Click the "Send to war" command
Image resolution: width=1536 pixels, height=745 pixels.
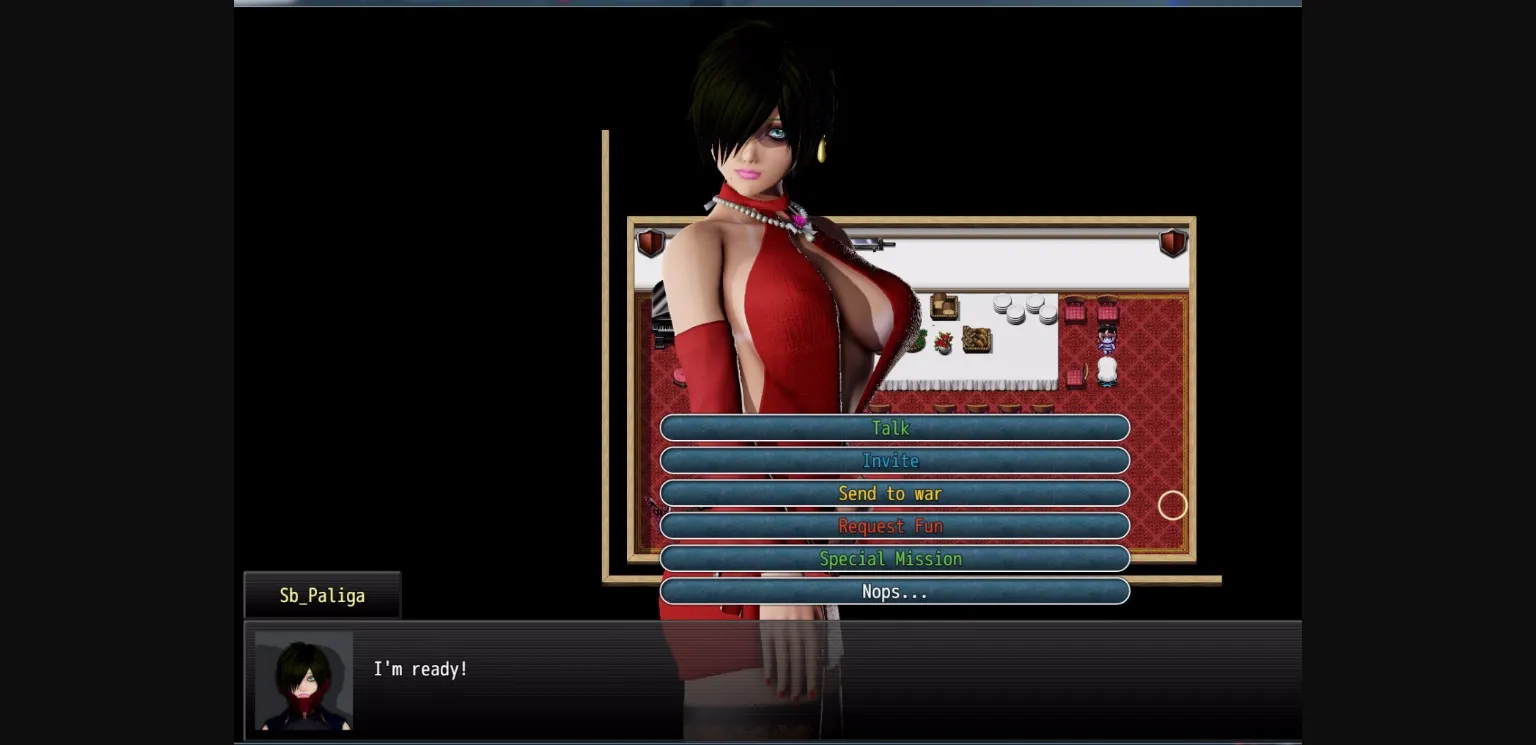point(891,493)
